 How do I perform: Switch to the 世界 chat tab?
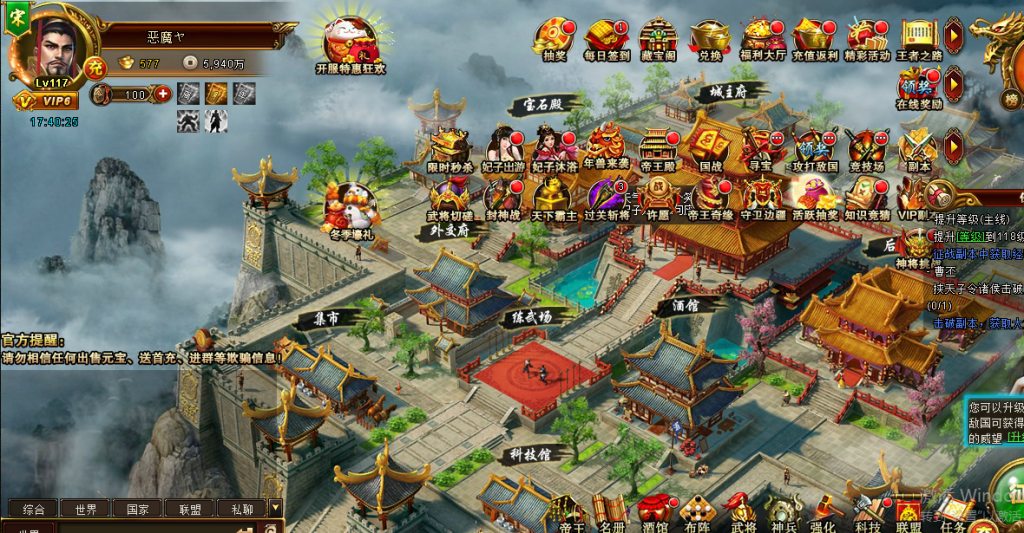pos(85,509)
